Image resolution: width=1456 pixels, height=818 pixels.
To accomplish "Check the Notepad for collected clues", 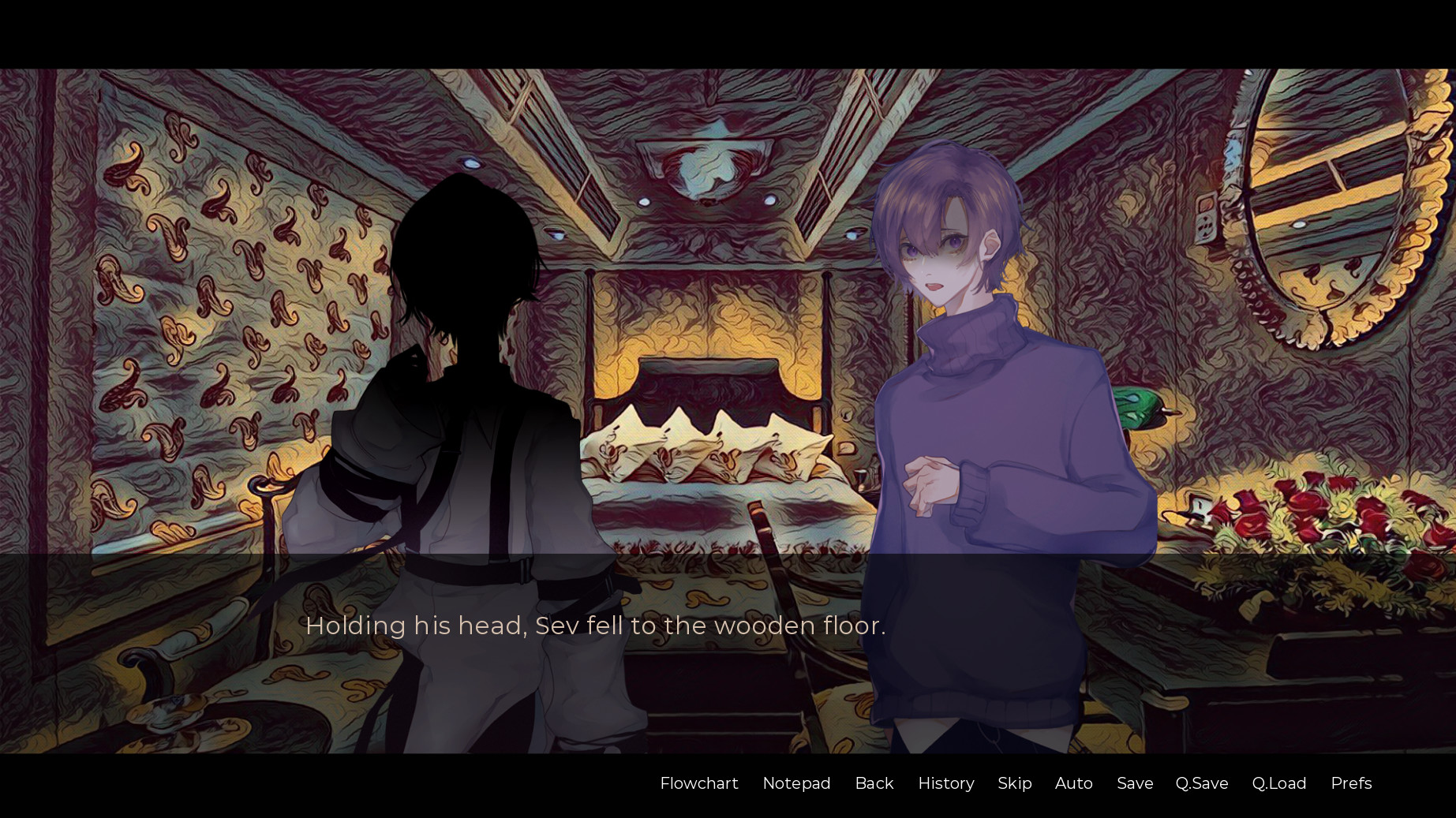I will click(796, 783).
